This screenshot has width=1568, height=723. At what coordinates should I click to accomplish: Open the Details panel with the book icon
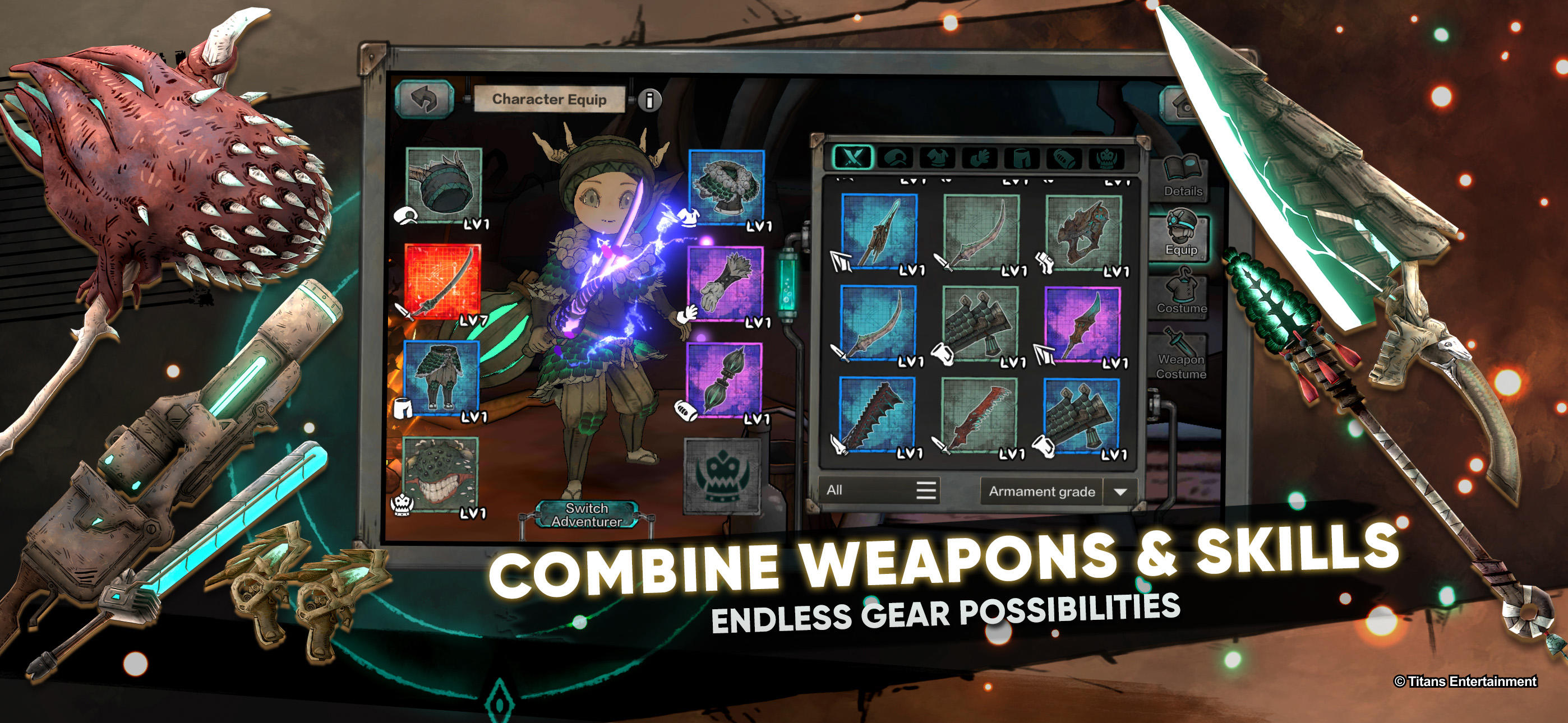1183,172
